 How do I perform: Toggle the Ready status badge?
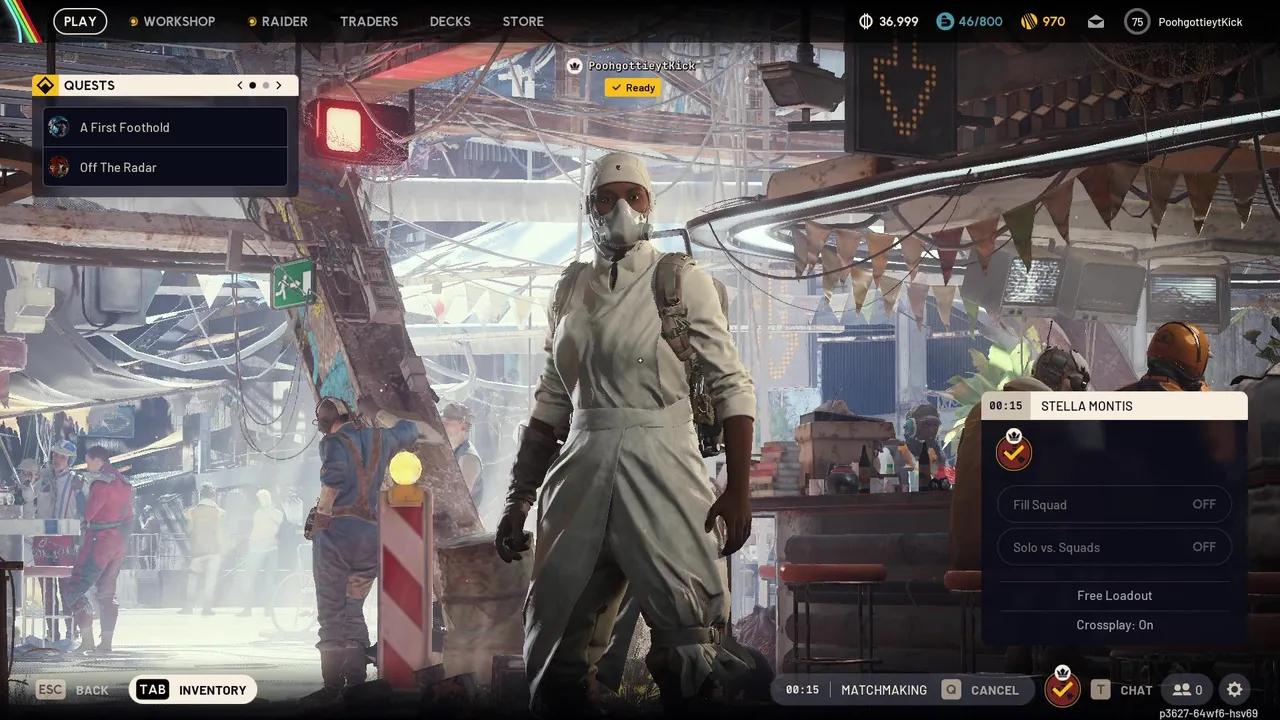(x=632, y=87)
